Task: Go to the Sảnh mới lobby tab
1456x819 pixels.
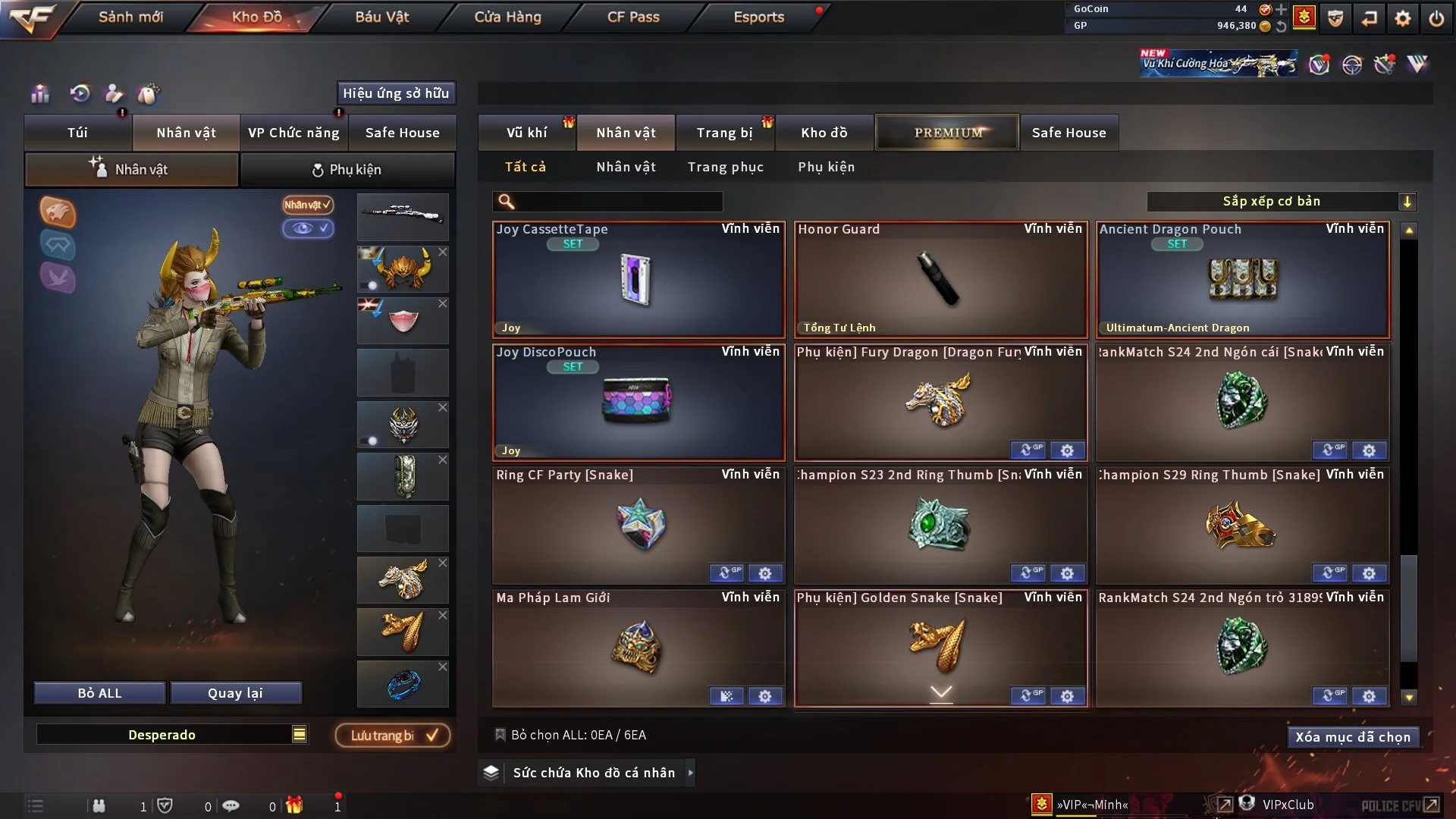Action: [x=130, y=17]
